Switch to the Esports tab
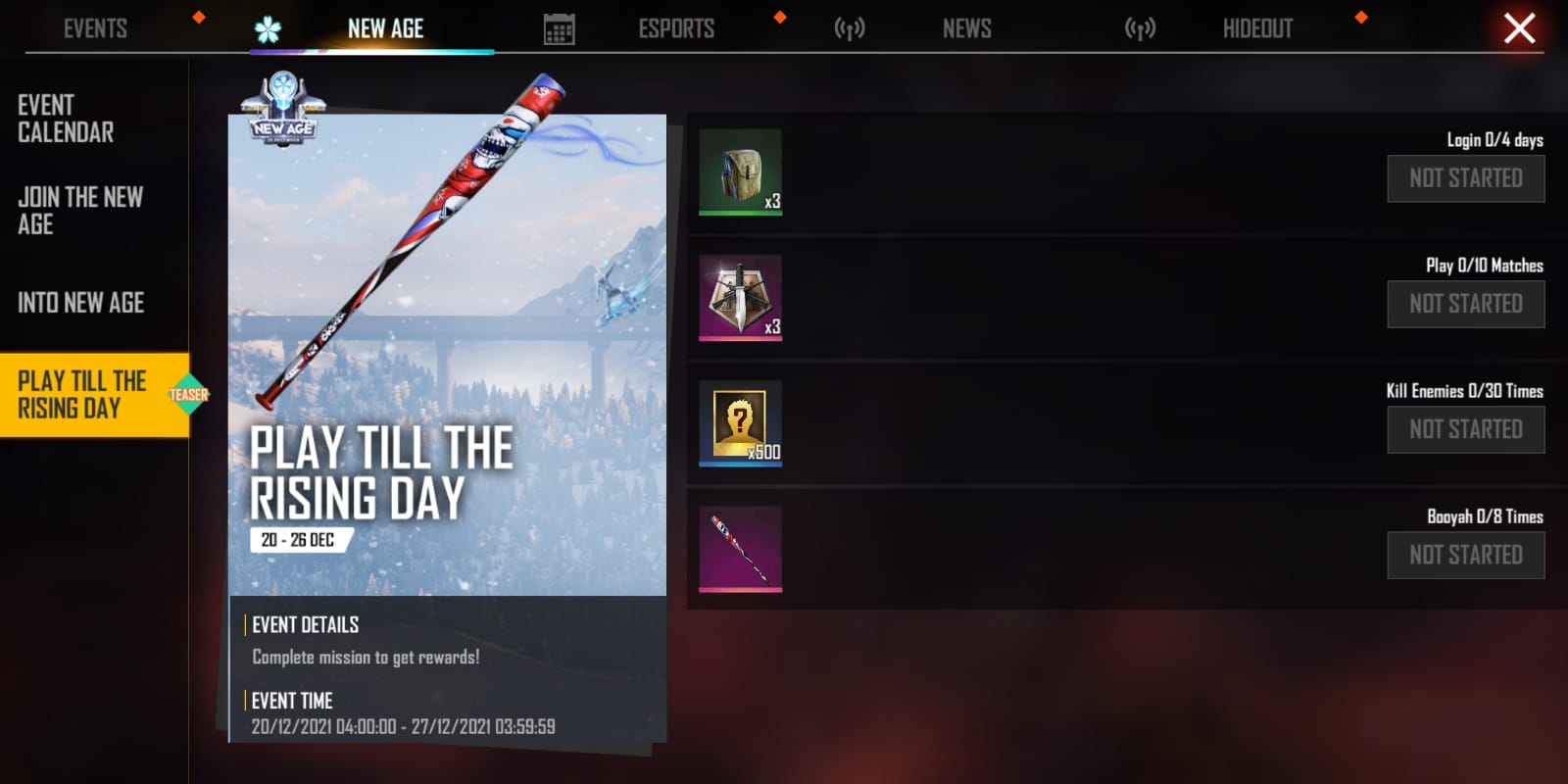 pos(676,28)
